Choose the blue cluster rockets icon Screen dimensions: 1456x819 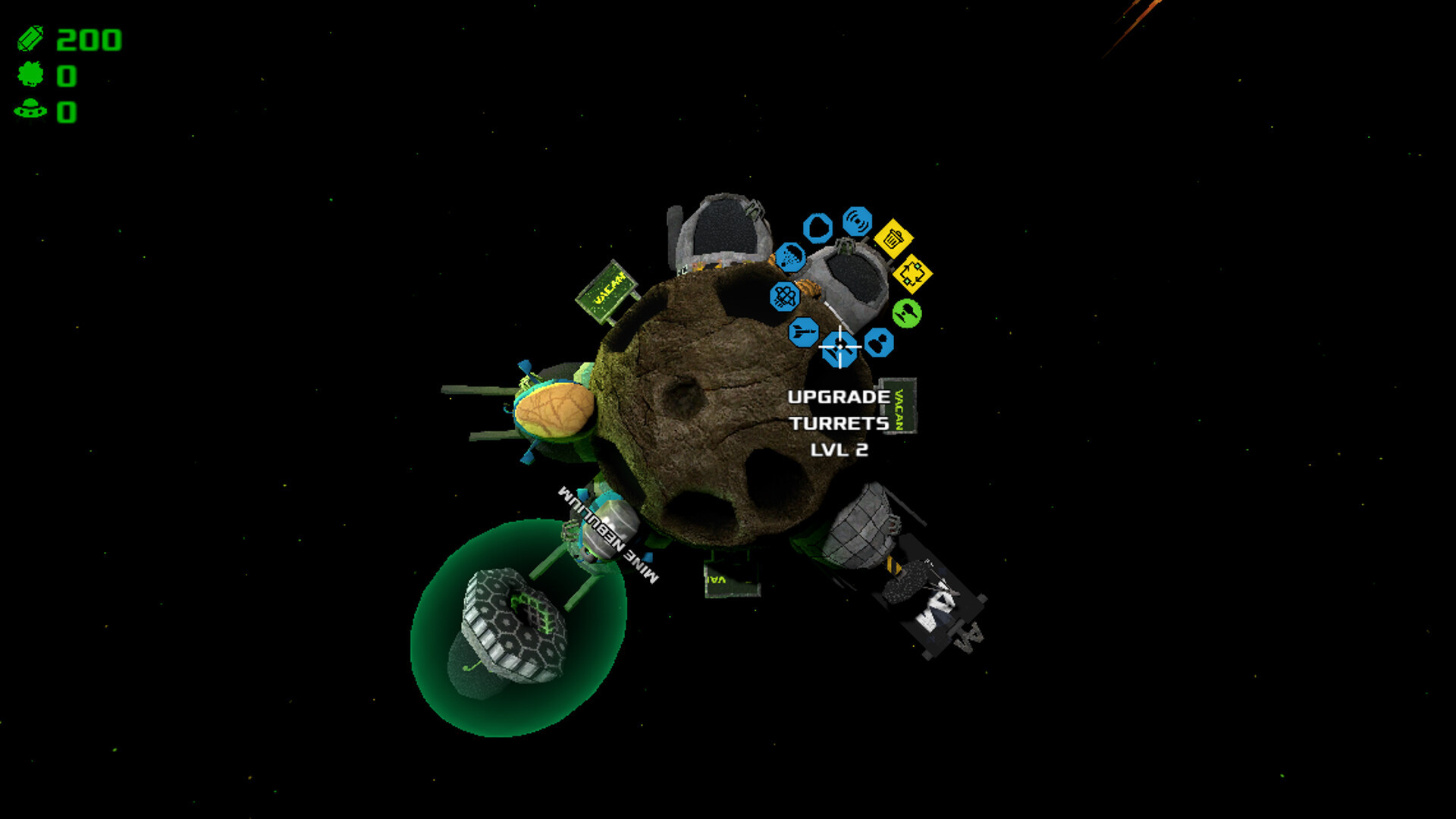pos(785,296)
